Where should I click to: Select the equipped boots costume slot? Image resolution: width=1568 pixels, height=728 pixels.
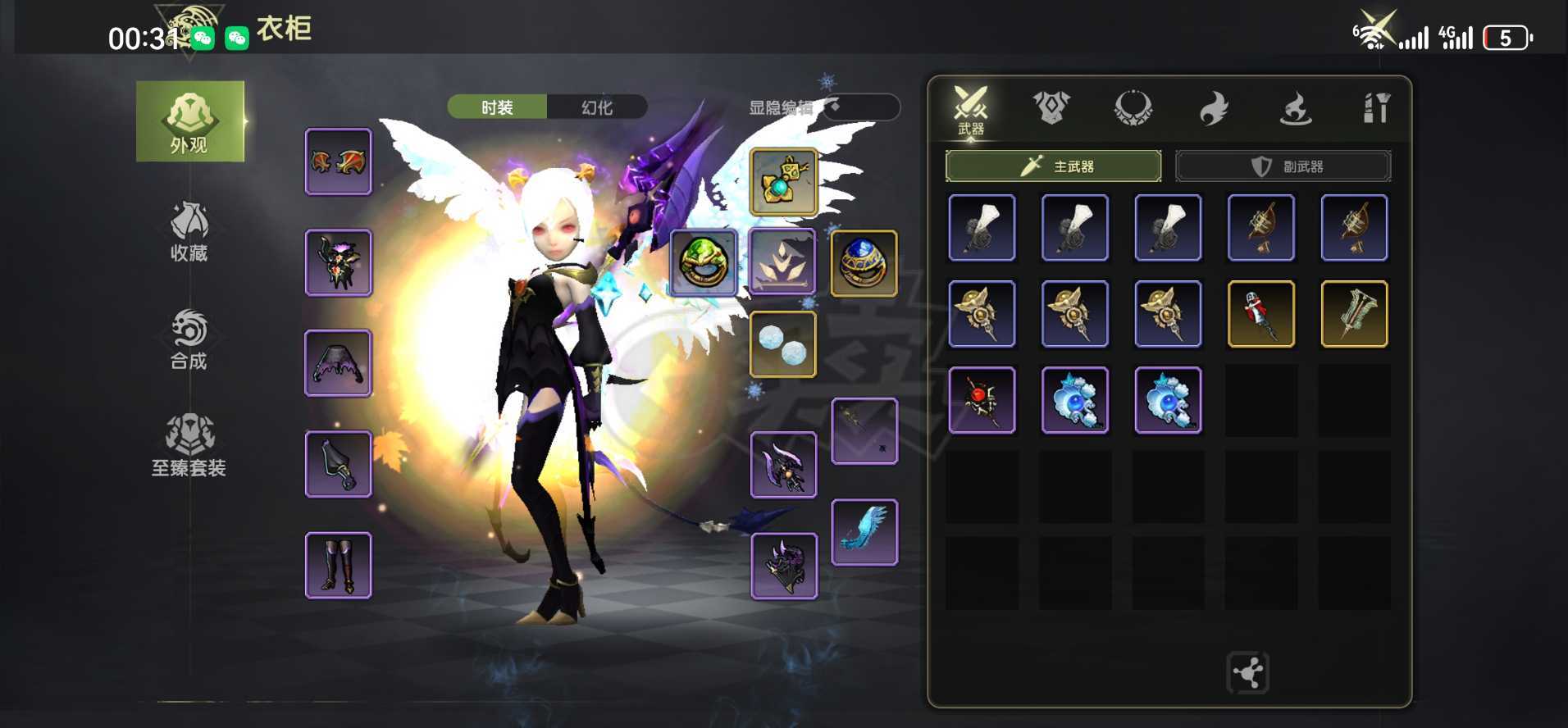click(x=338, y=565)
